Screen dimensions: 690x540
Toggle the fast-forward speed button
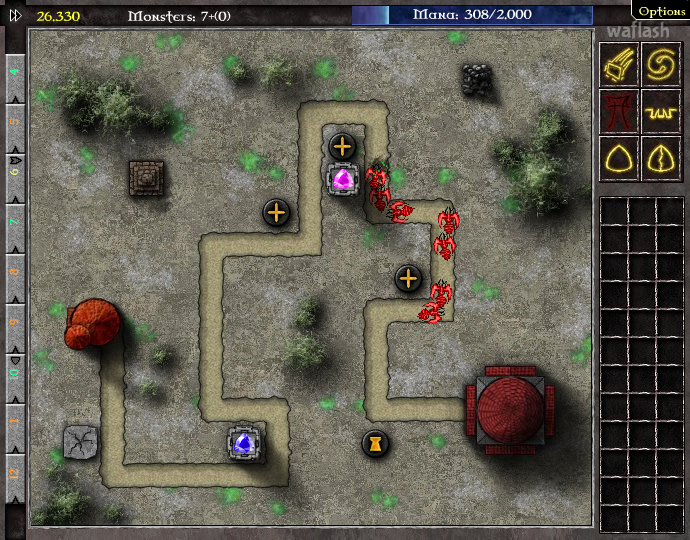pos(15,15)
